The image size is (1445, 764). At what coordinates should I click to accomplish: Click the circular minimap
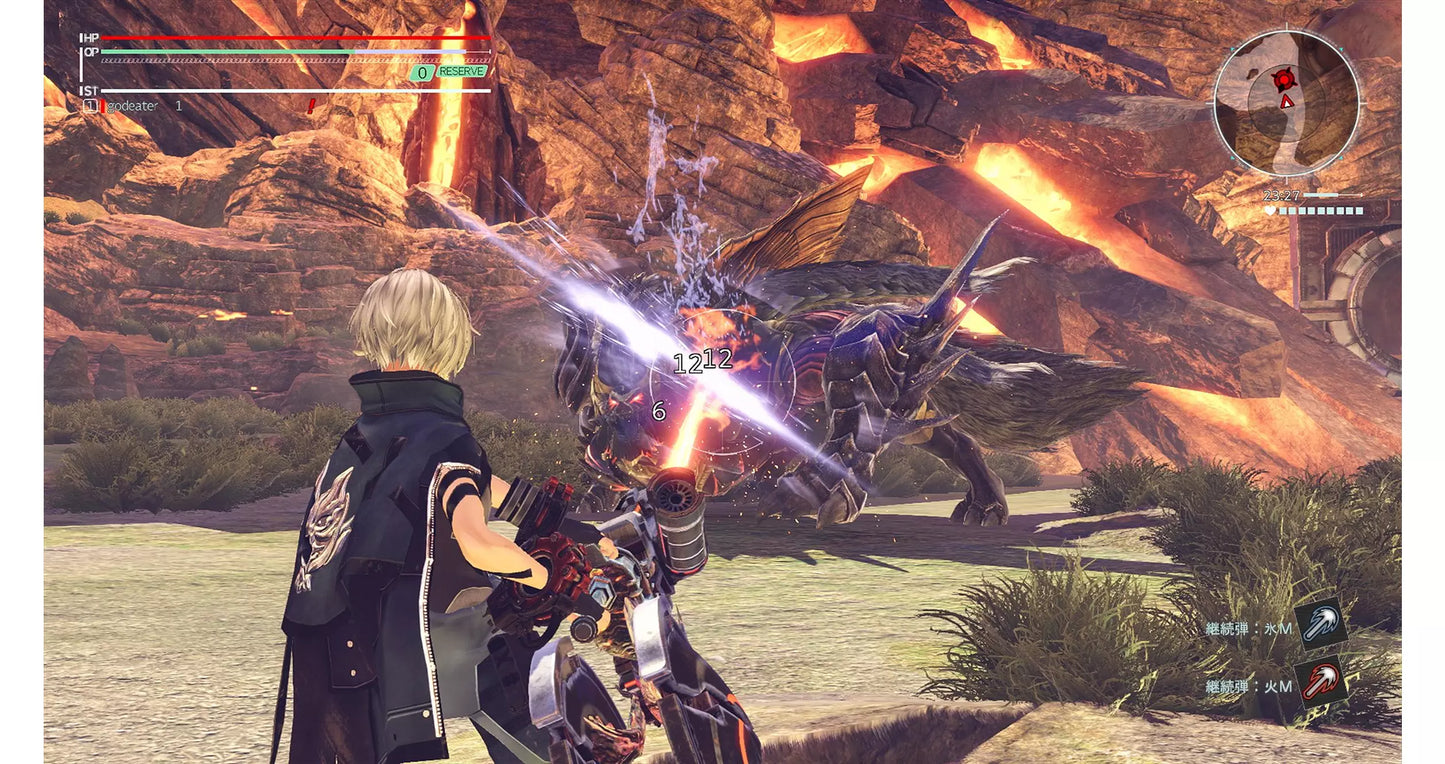(1286, 103)
